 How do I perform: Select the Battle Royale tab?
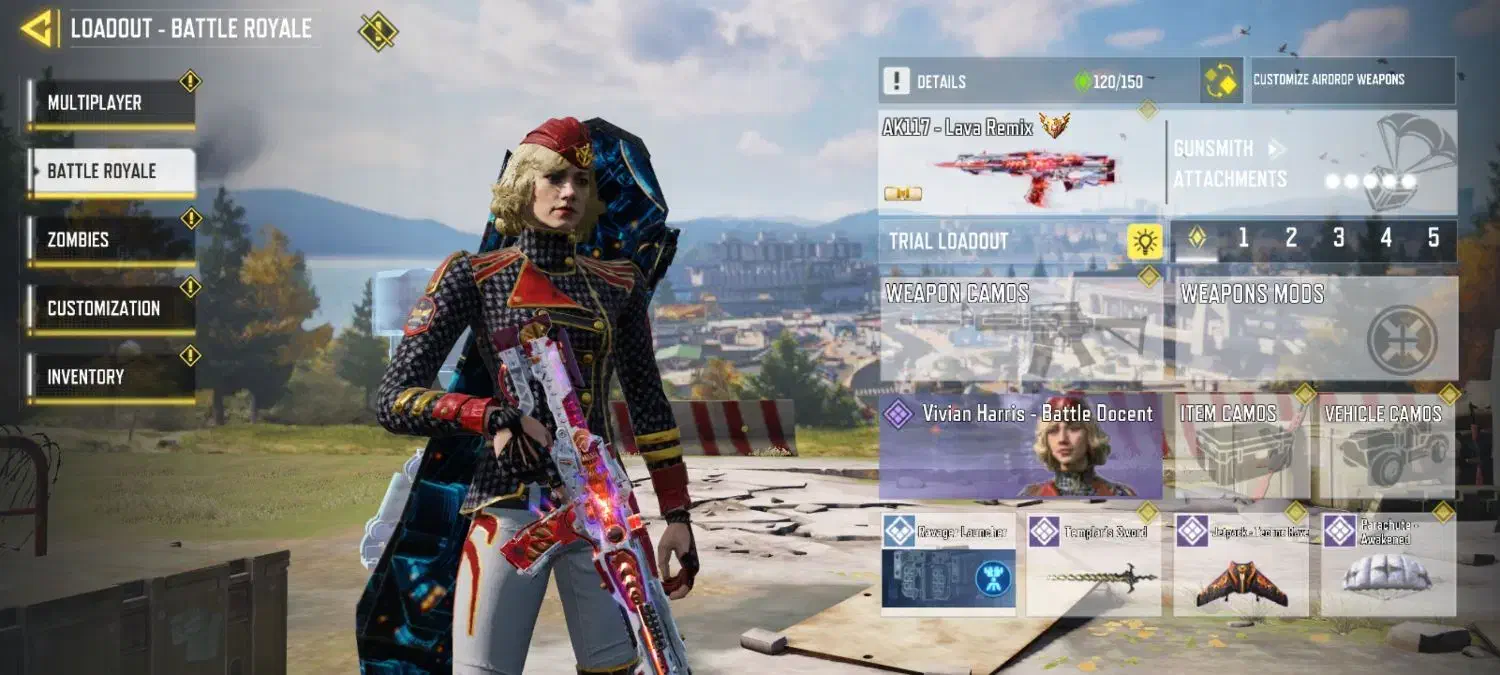click(x=111, y=171)
